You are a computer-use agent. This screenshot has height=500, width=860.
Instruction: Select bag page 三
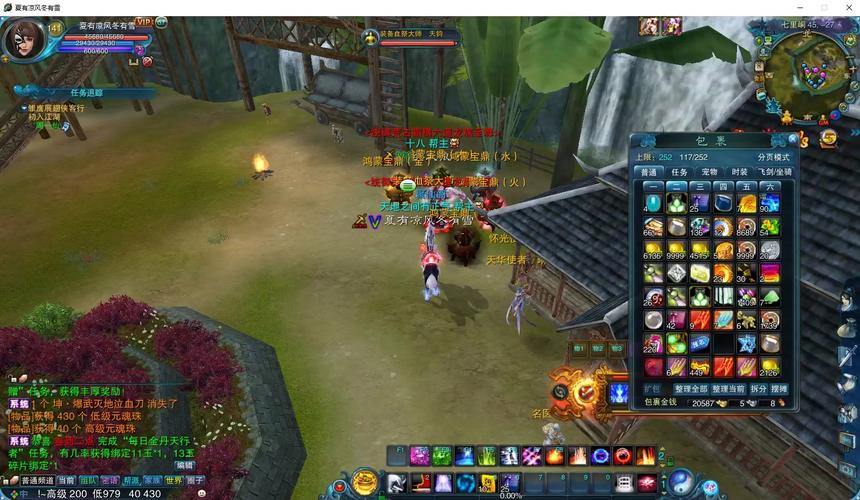699,186
